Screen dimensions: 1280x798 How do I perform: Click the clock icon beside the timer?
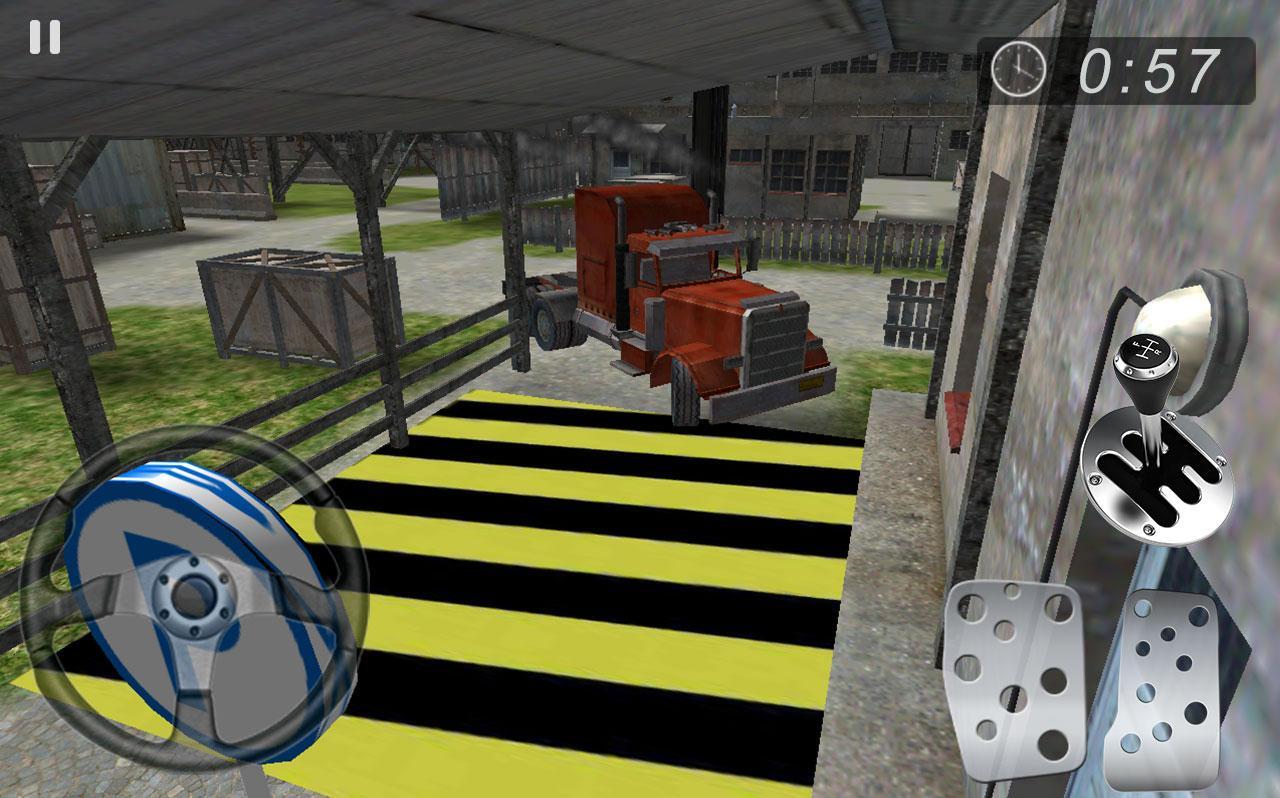(1018, 68)
